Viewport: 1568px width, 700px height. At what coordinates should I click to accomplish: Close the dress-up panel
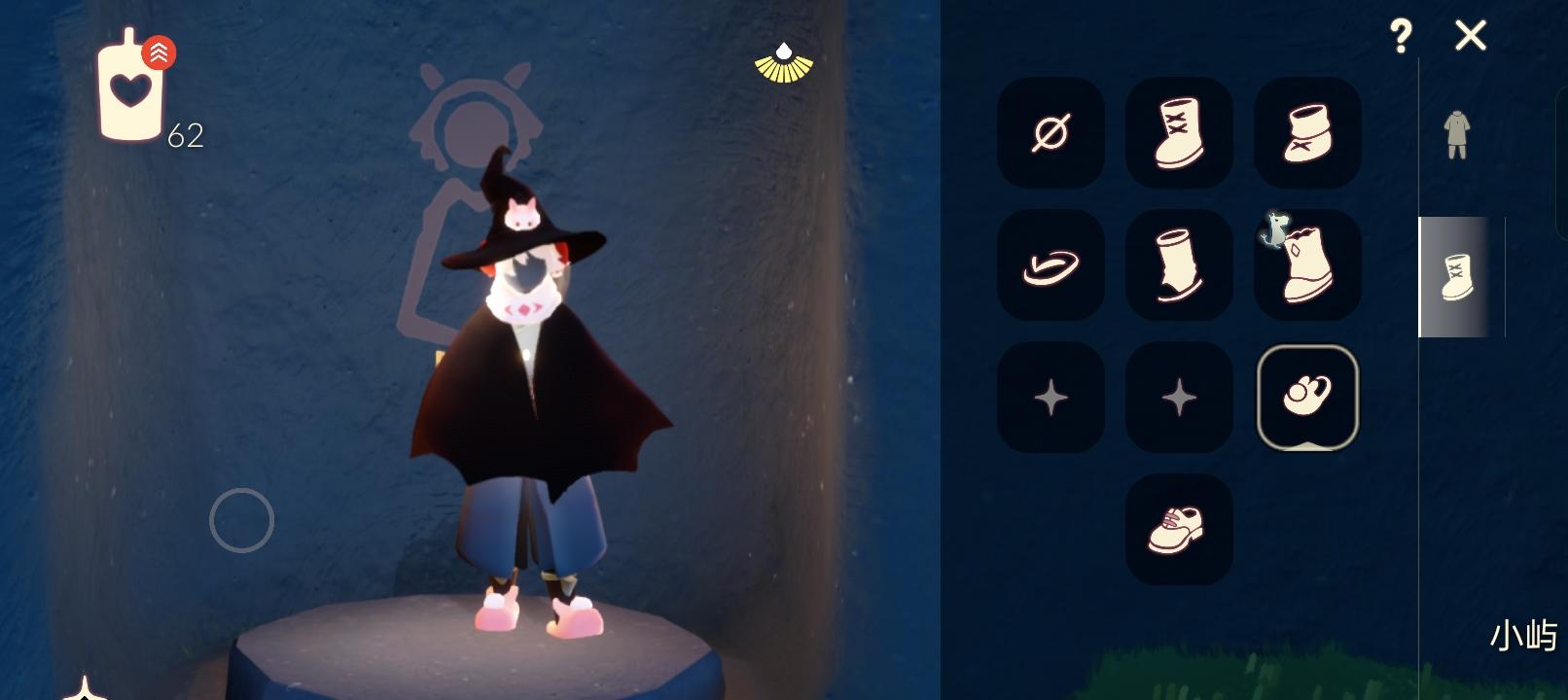[1472, 36]
